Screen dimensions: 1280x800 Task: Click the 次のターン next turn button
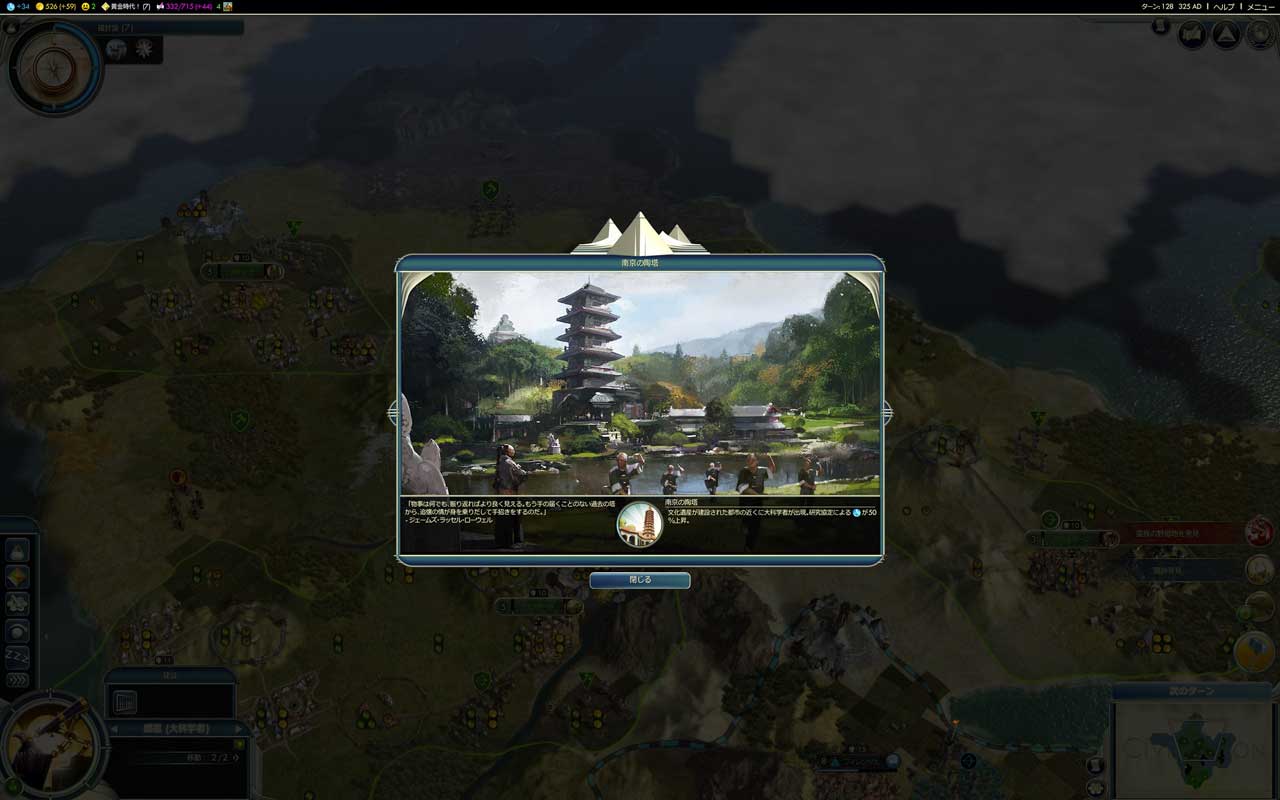click(x=1191, y=692)
